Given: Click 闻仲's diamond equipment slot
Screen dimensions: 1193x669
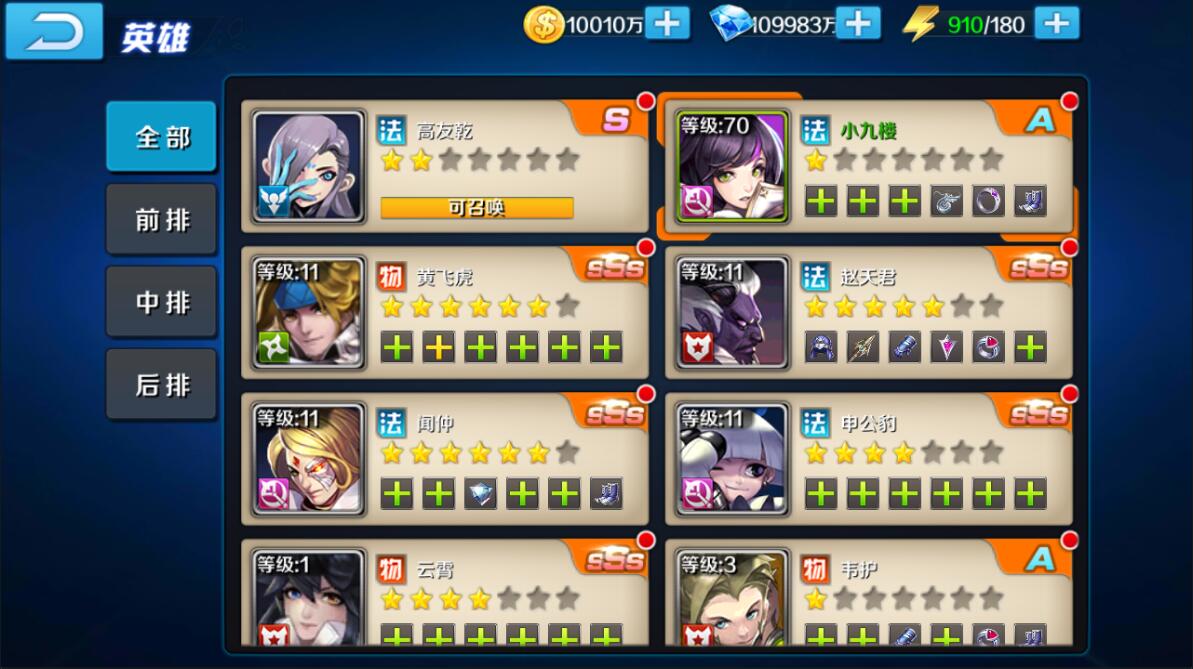Looking at the screenshot, I should 480,493.
